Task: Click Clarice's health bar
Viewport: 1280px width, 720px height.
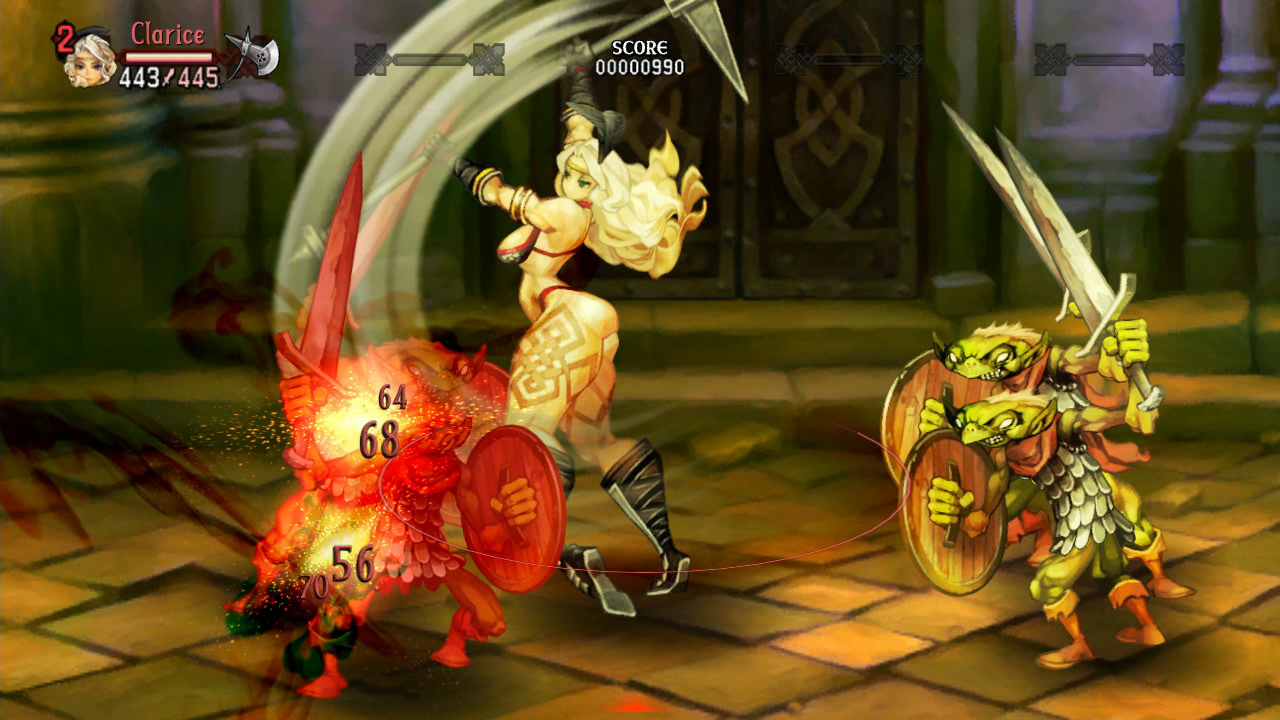Action: coord(168,56)
